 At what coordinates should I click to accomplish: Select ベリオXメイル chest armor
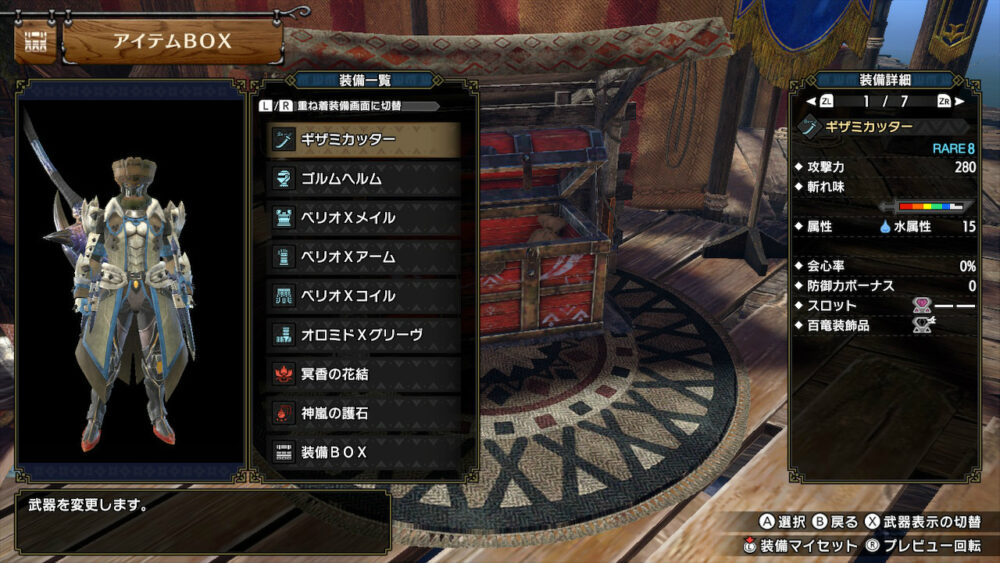(x=363, y=217)
